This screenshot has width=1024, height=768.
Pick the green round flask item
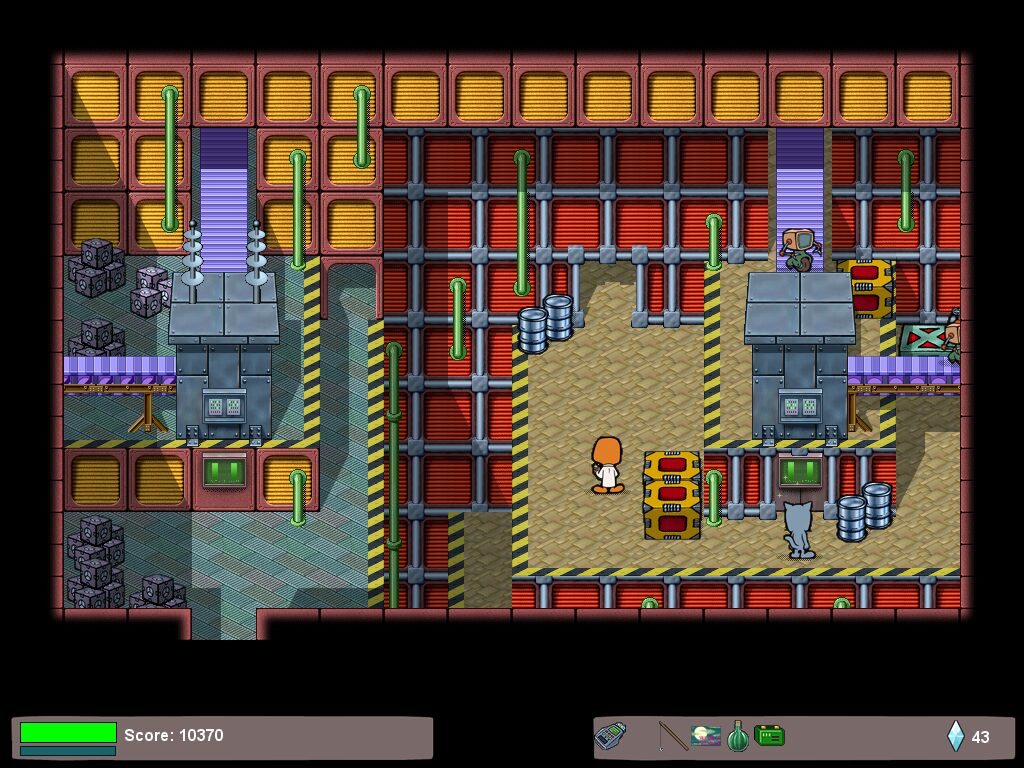[x=737, y=737]
